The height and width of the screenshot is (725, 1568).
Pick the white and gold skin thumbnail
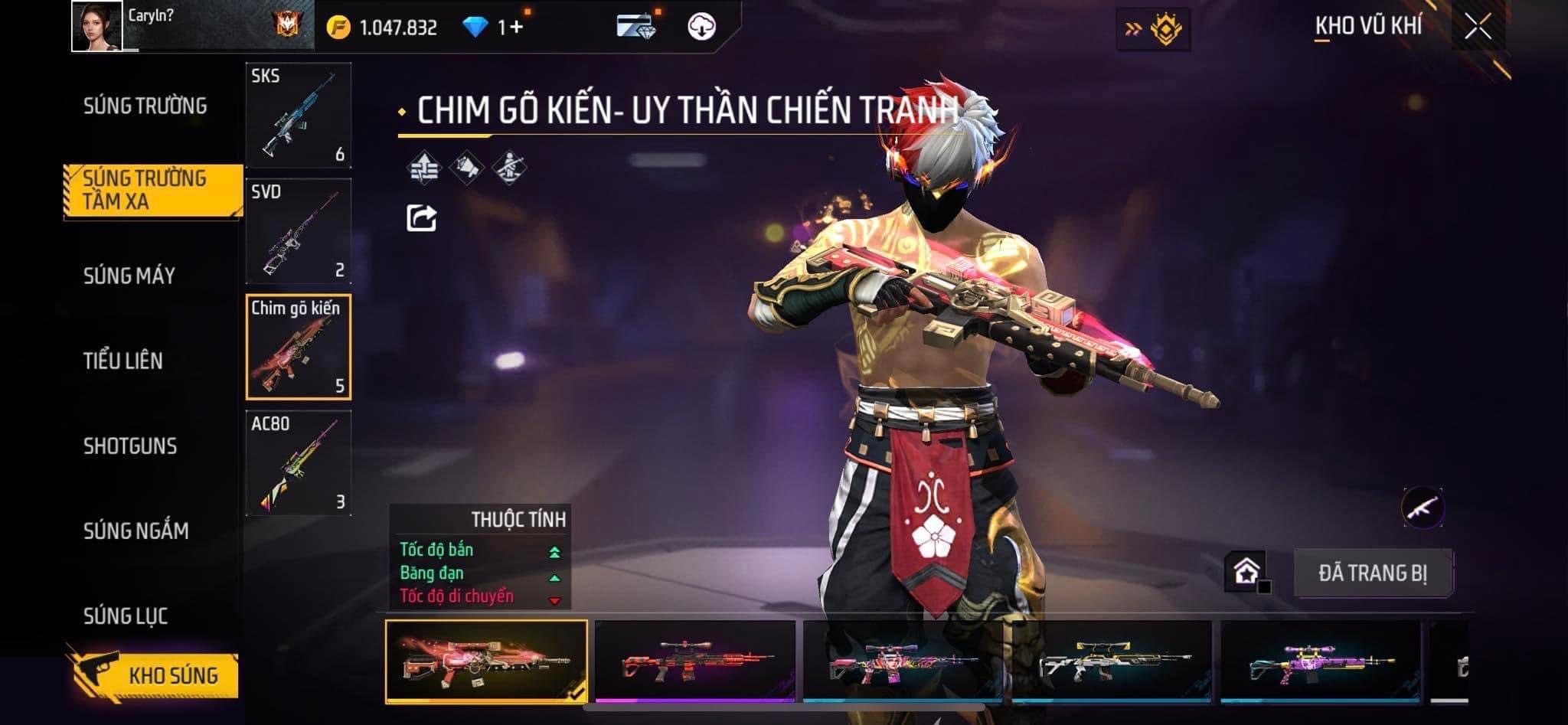click(1112, 661)
